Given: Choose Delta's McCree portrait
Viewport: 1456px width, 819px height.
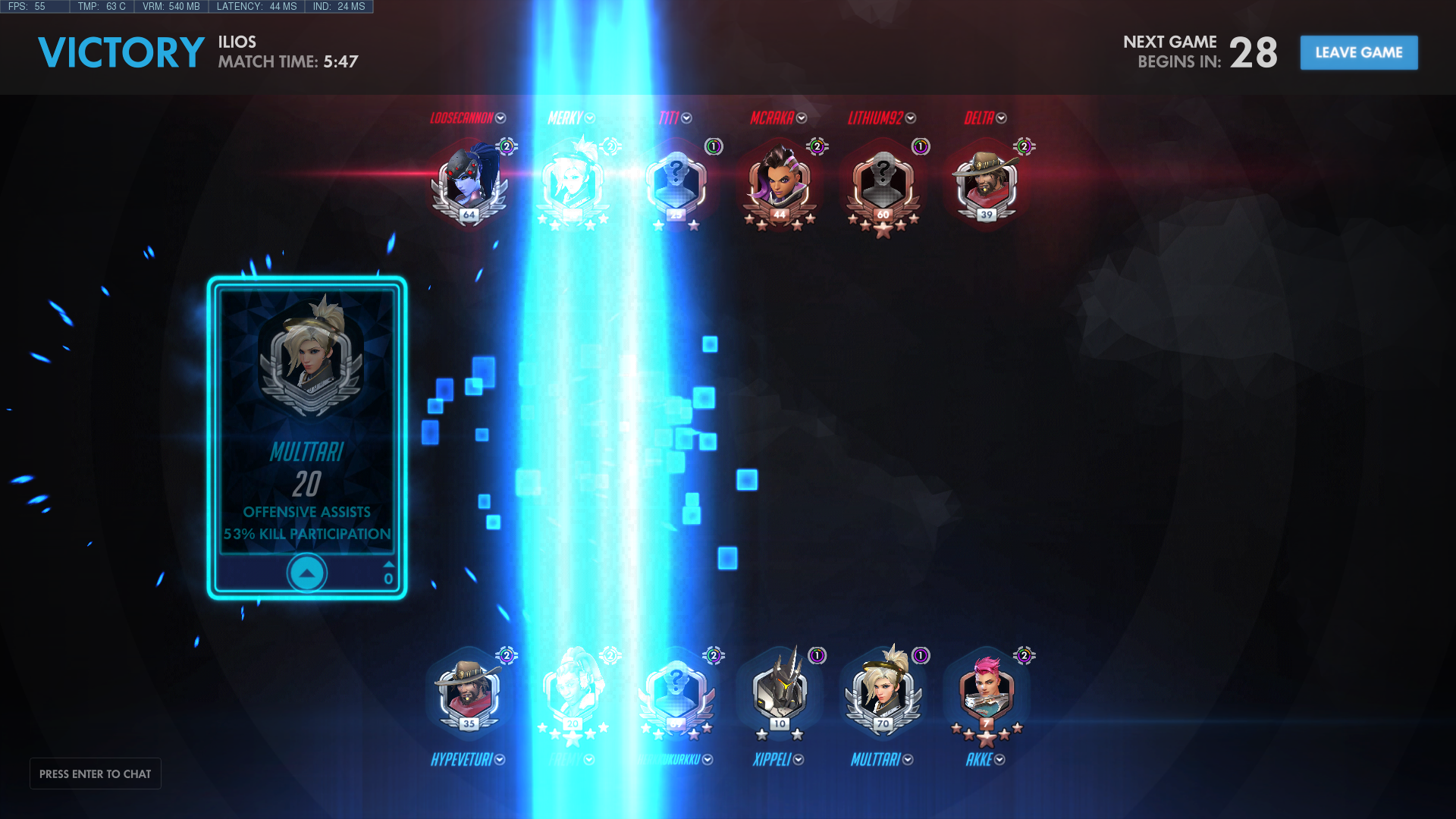Looking at the screenshot, I should click(x=986, y=182).
